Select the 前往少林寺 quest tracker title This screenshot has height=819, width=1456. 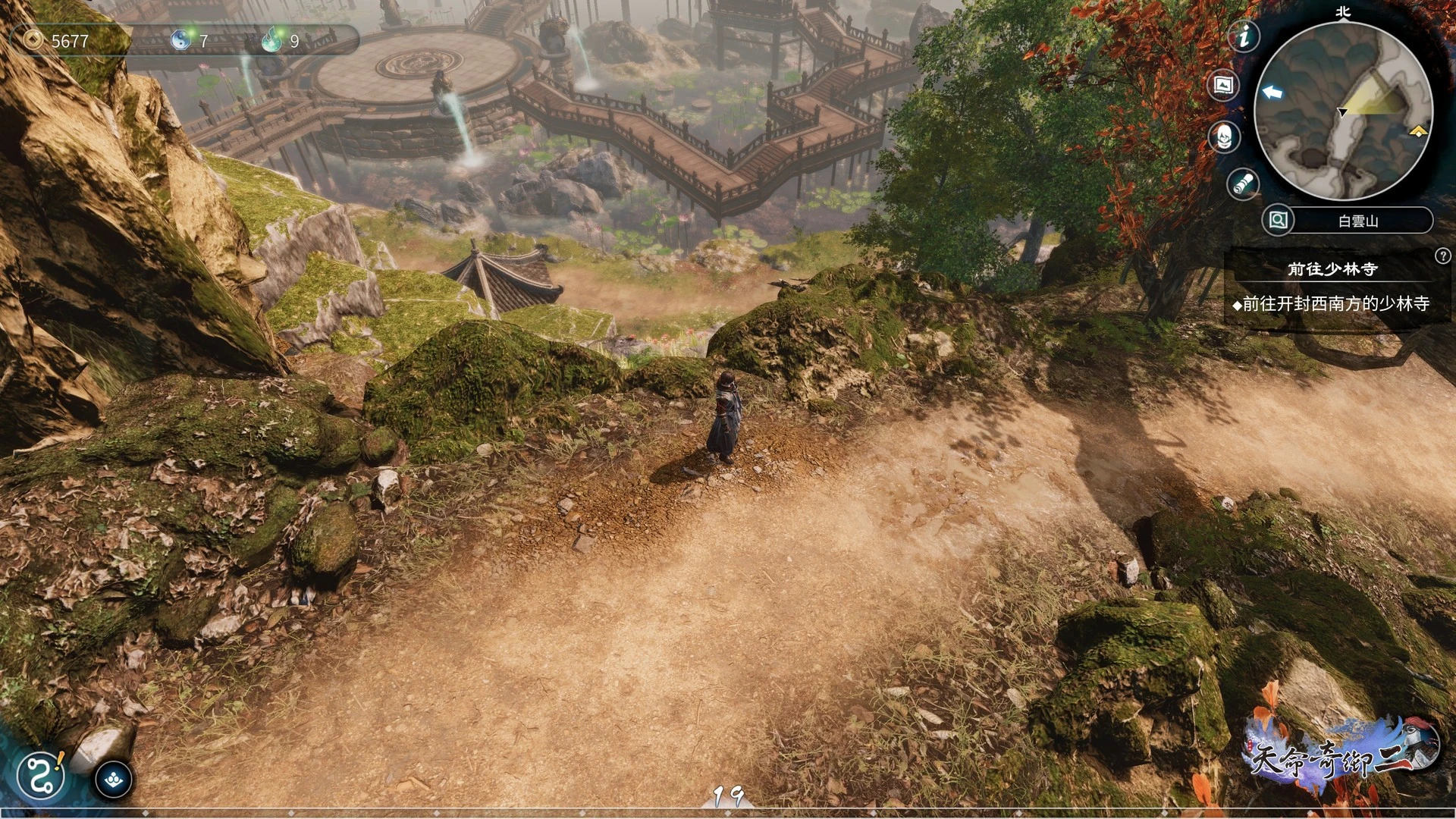pos(1332,268)
